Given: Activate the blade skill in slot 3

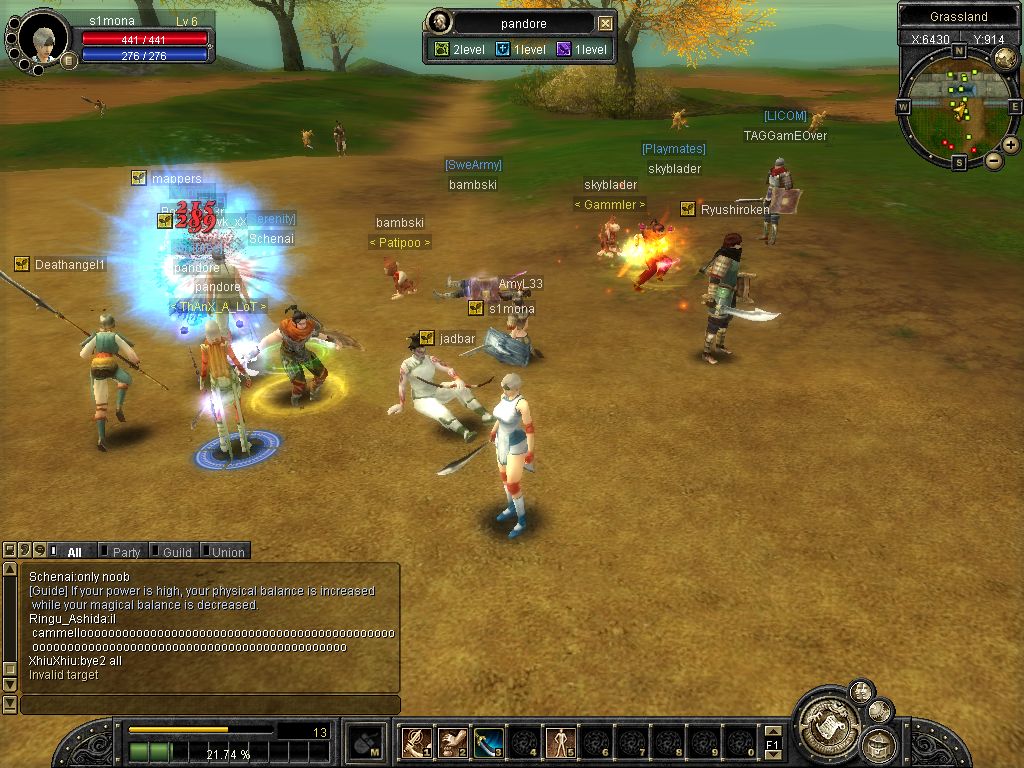Looking at the screenshot, I should (488, 743).
